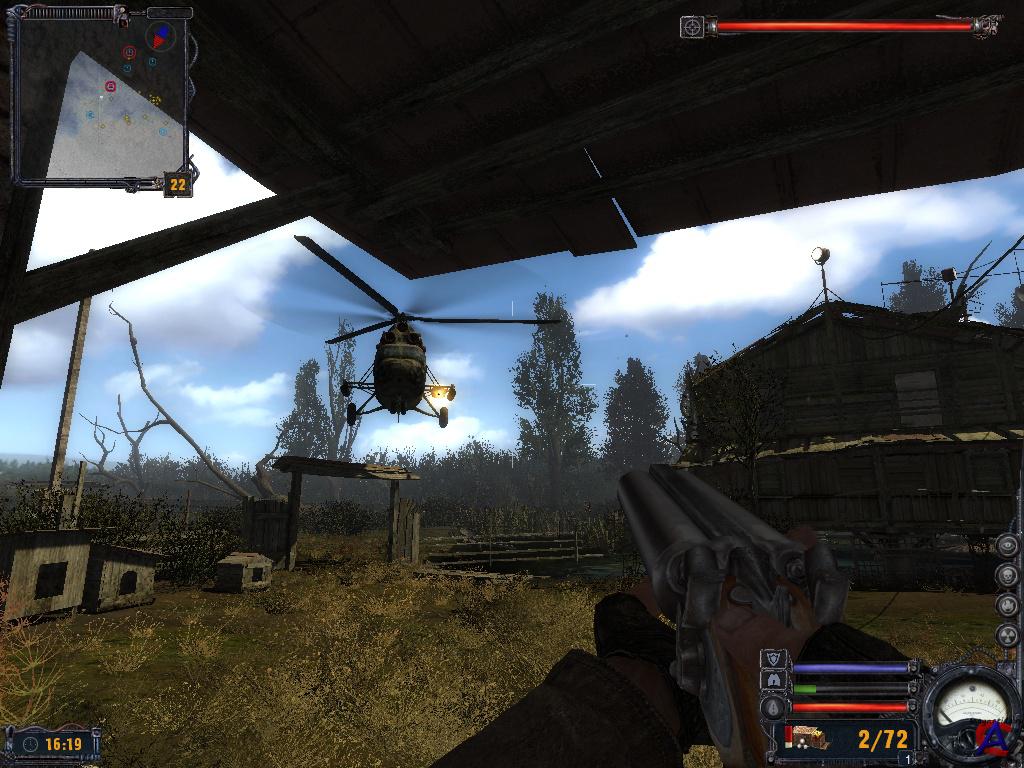
Task: Select the stamina lungs status icon
Action: [x=773, y=681]
